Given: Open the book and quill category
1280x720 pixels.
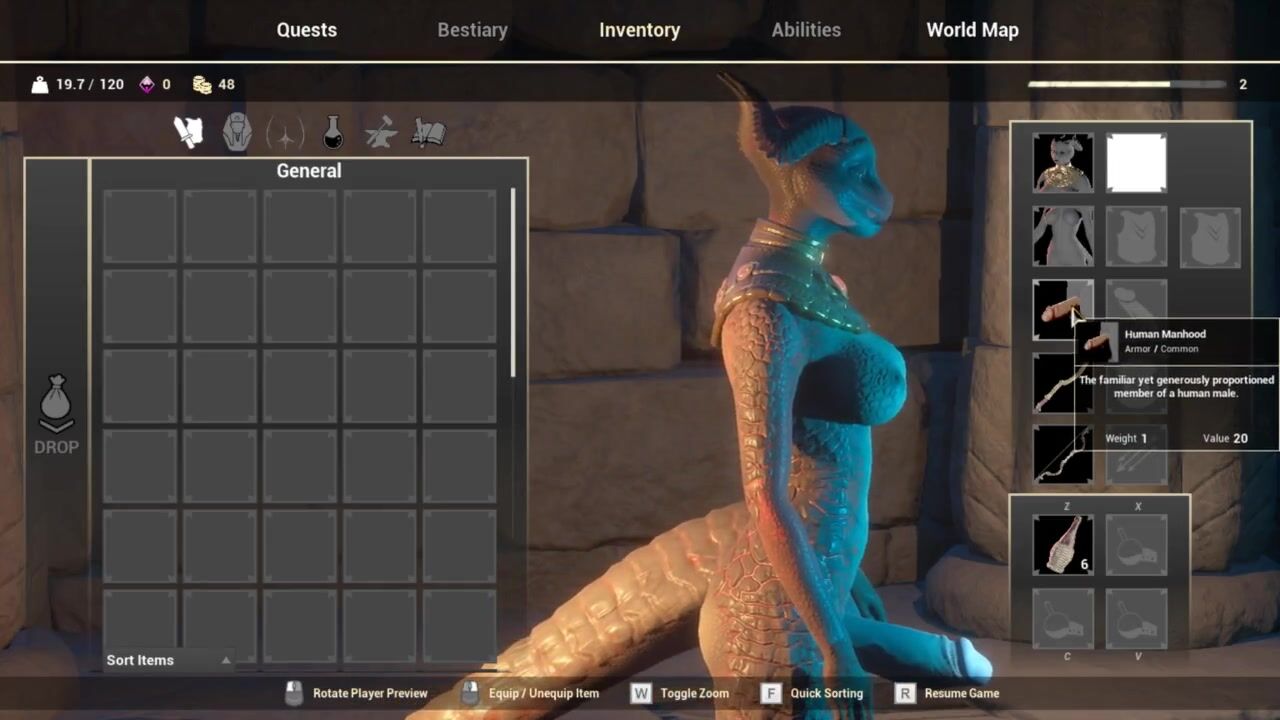Looking at the screenshot, I should (428, 132).
